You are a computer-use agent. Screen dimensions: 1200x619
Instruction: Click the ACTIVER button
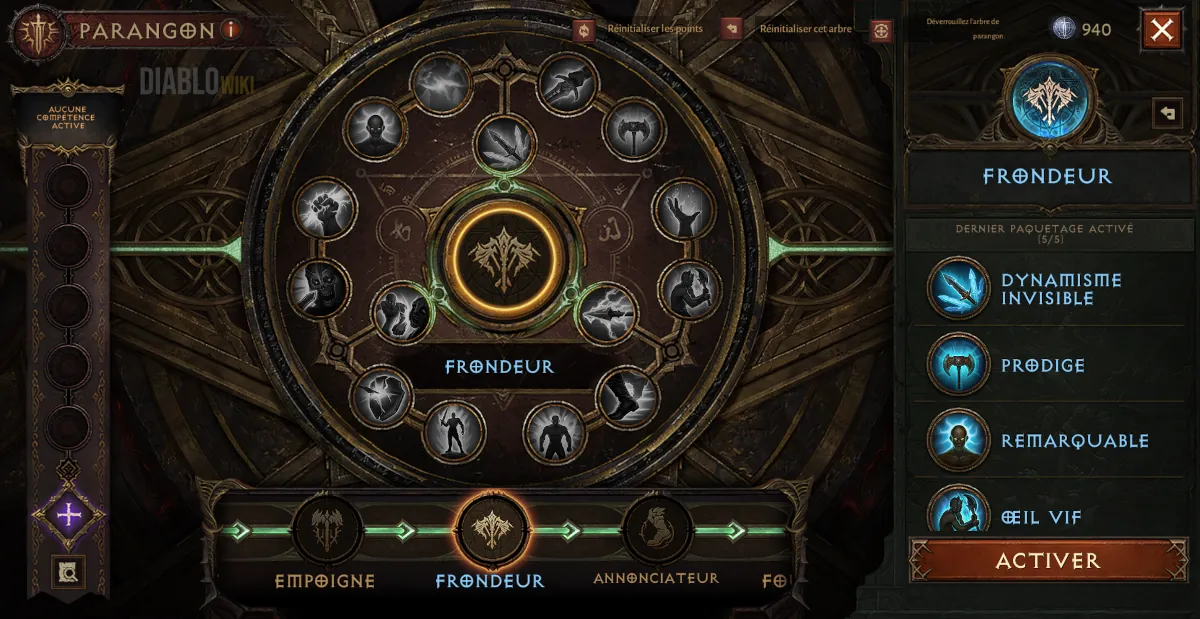click(x=1047, y=560)
